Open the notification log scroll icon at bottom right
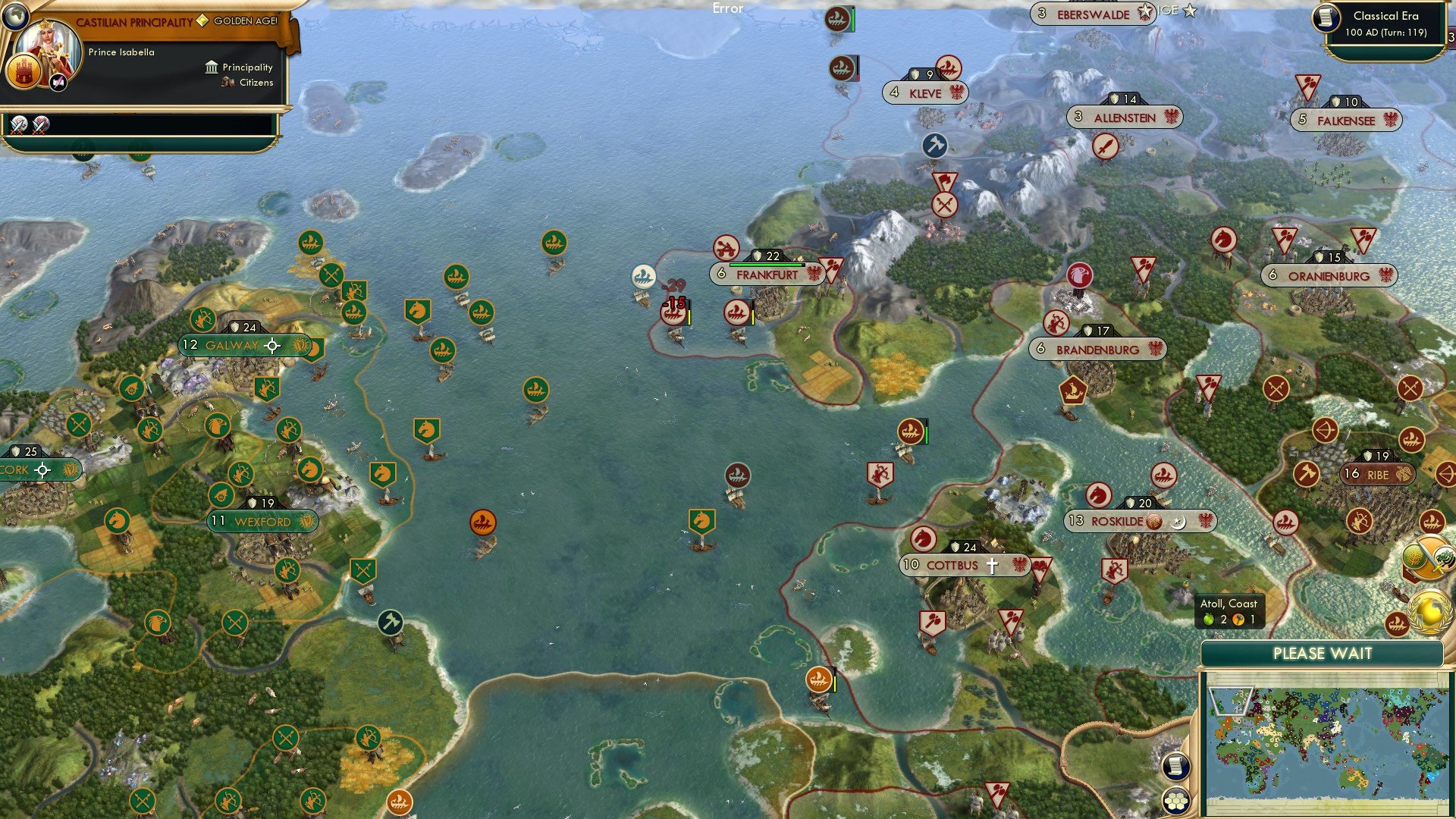Screen dimensions: 1456x819 pos(1176,767)
